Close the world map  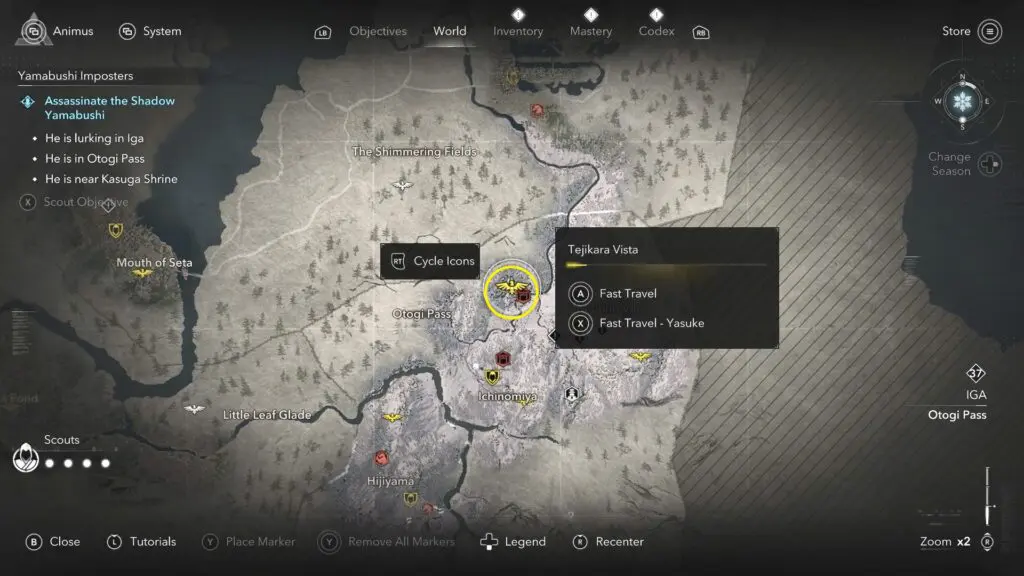tap(53, 541)
